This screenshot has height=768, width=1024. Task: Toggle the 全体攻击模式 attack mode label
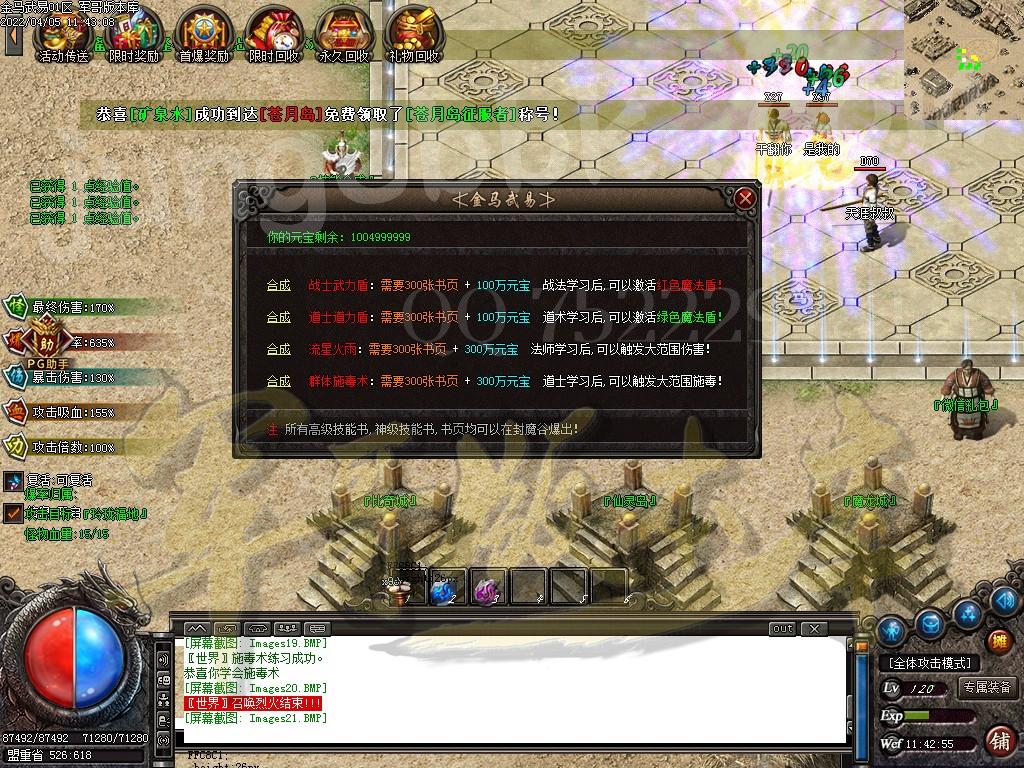click(929, 663)
